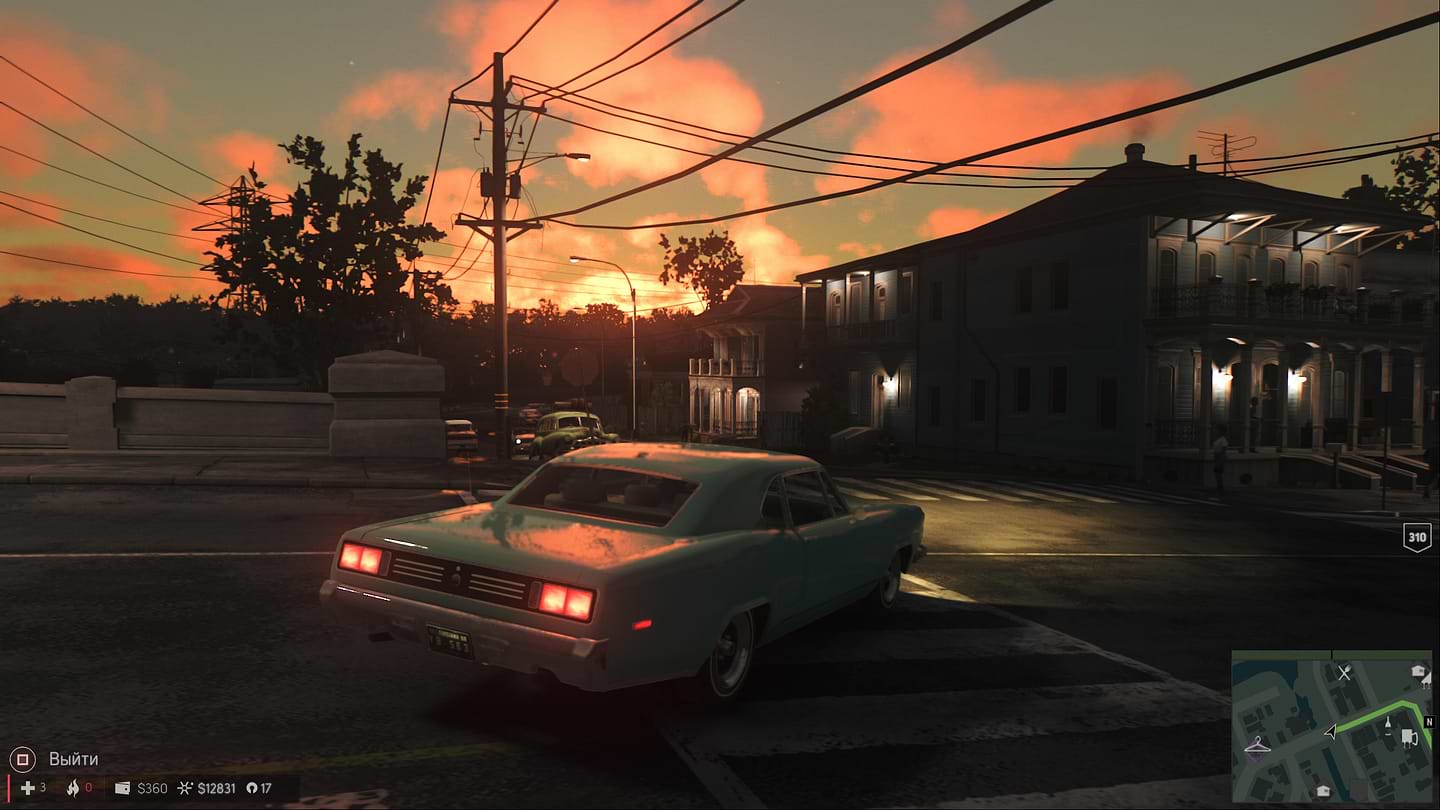Click the gas pump marker on minimap
The width and height of the screenshot is (1440, 810).
[x=1409, y=738]
